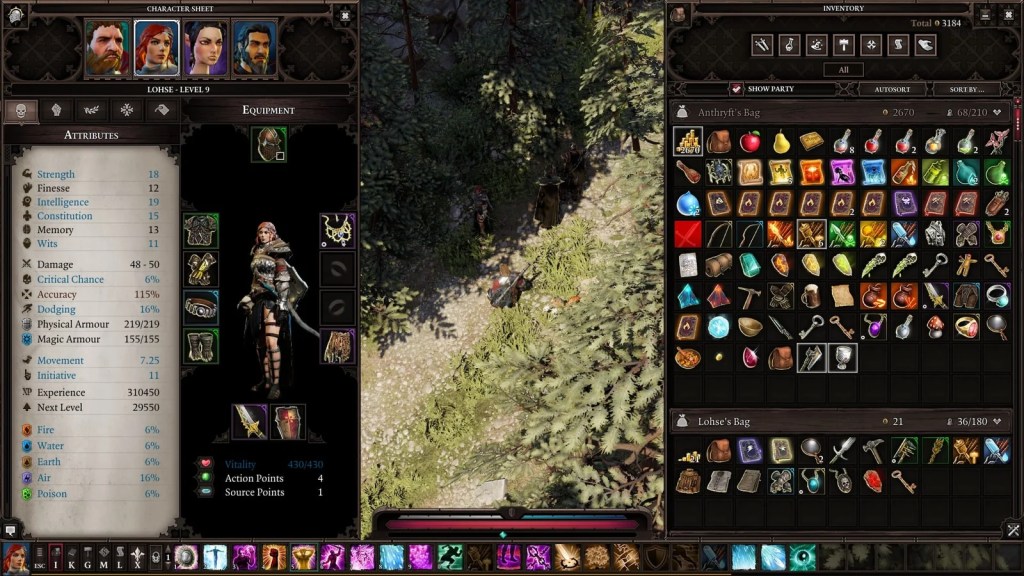The image size is (1024, 576).
Task: Select the equipped helmet slot
Action: [268, 144]
